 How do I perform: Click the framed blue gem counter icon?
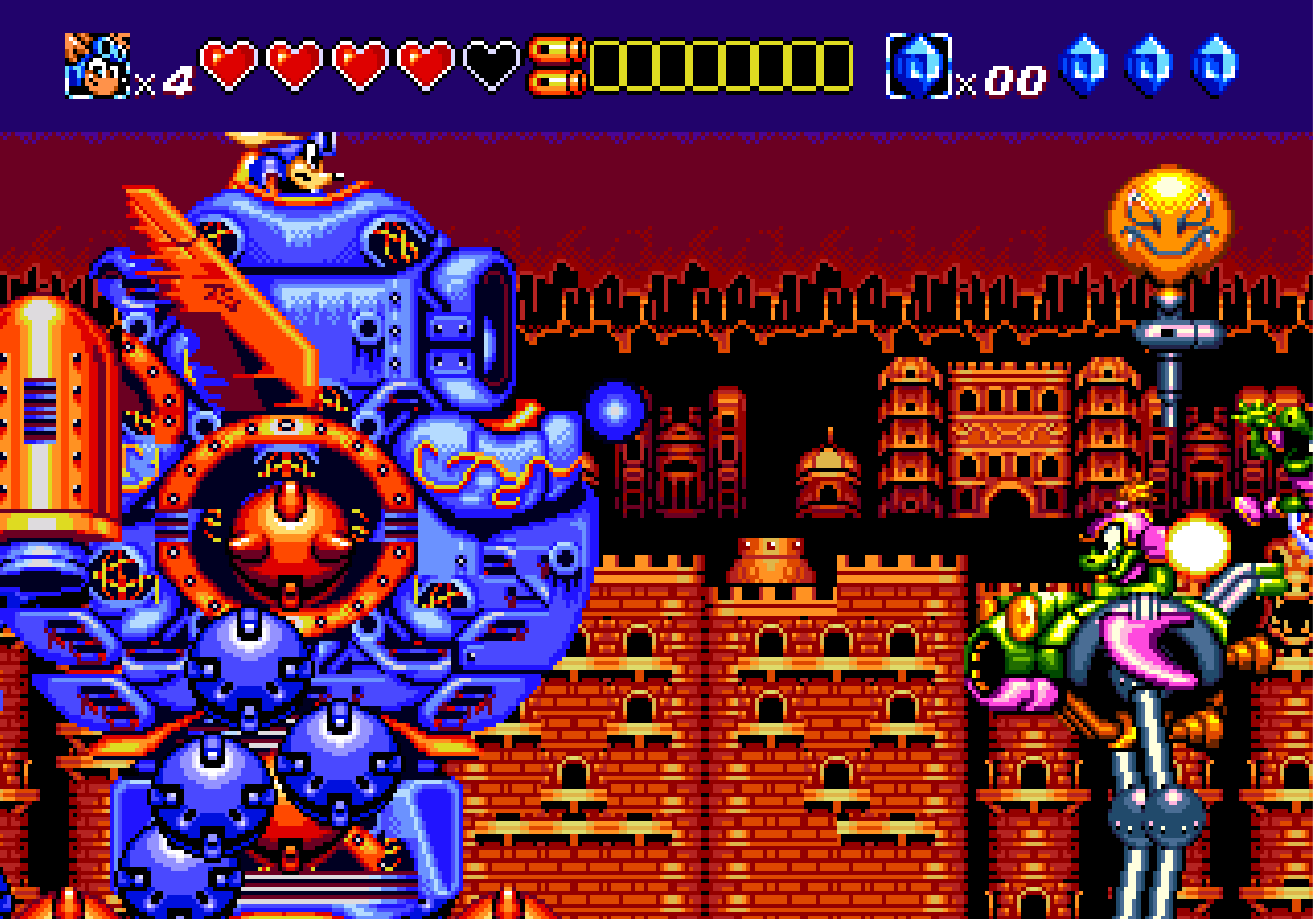[918, 66]
